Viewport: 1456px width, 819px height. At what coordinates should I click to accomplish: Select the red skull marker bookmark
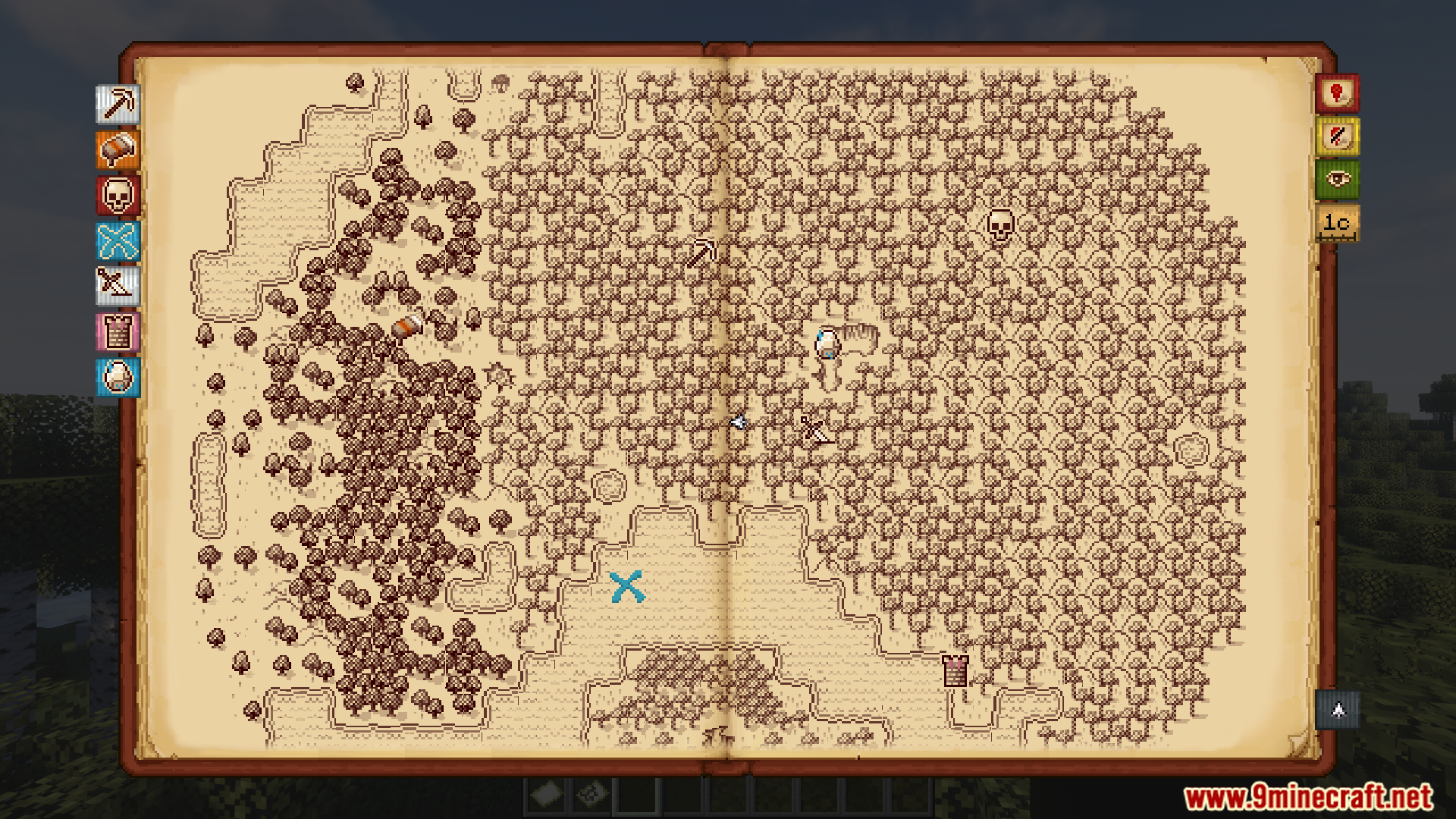(118, 195)
